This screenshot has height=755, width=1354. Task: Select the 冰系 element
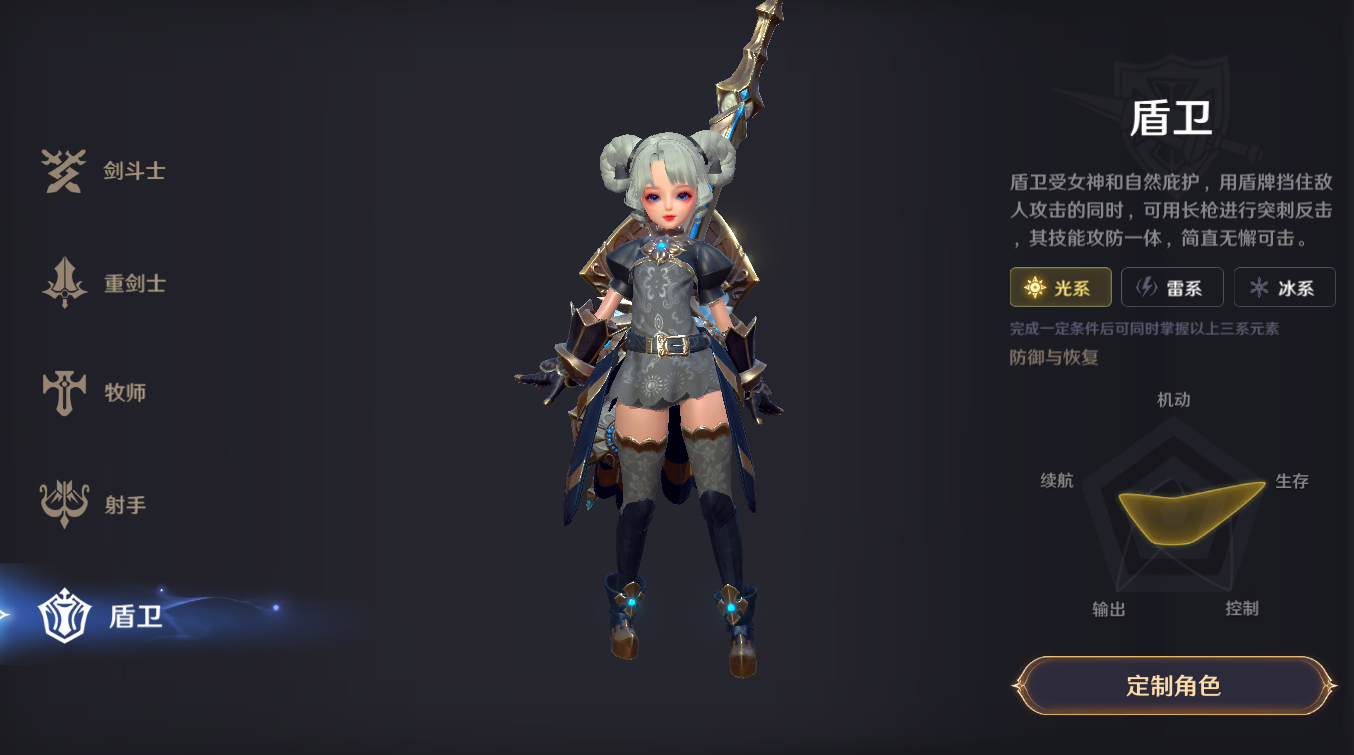(1284, 288)
